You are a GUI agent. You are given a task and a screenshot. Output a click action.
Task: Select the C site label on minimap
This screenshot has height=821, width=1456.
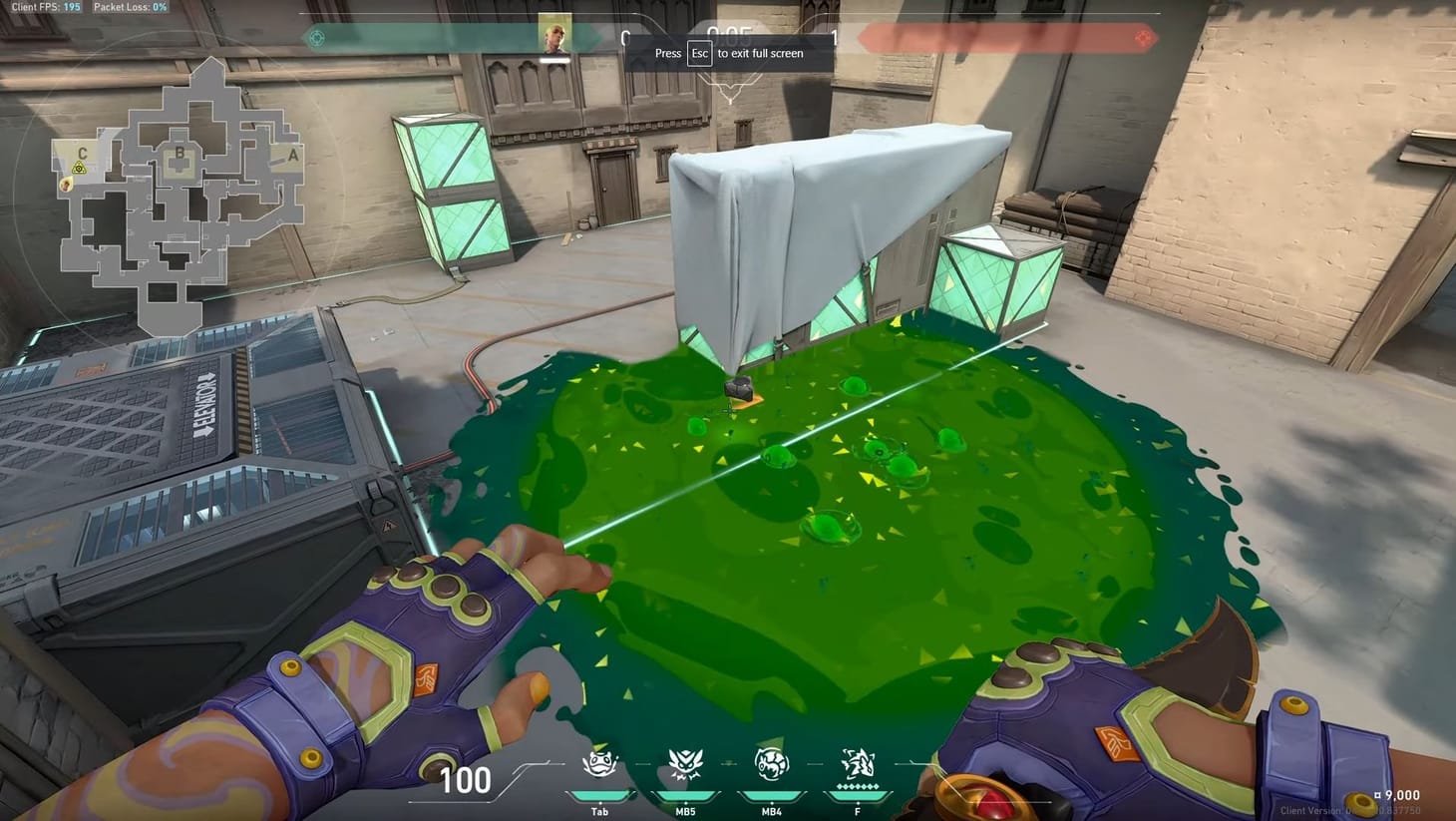click(83, 154)
